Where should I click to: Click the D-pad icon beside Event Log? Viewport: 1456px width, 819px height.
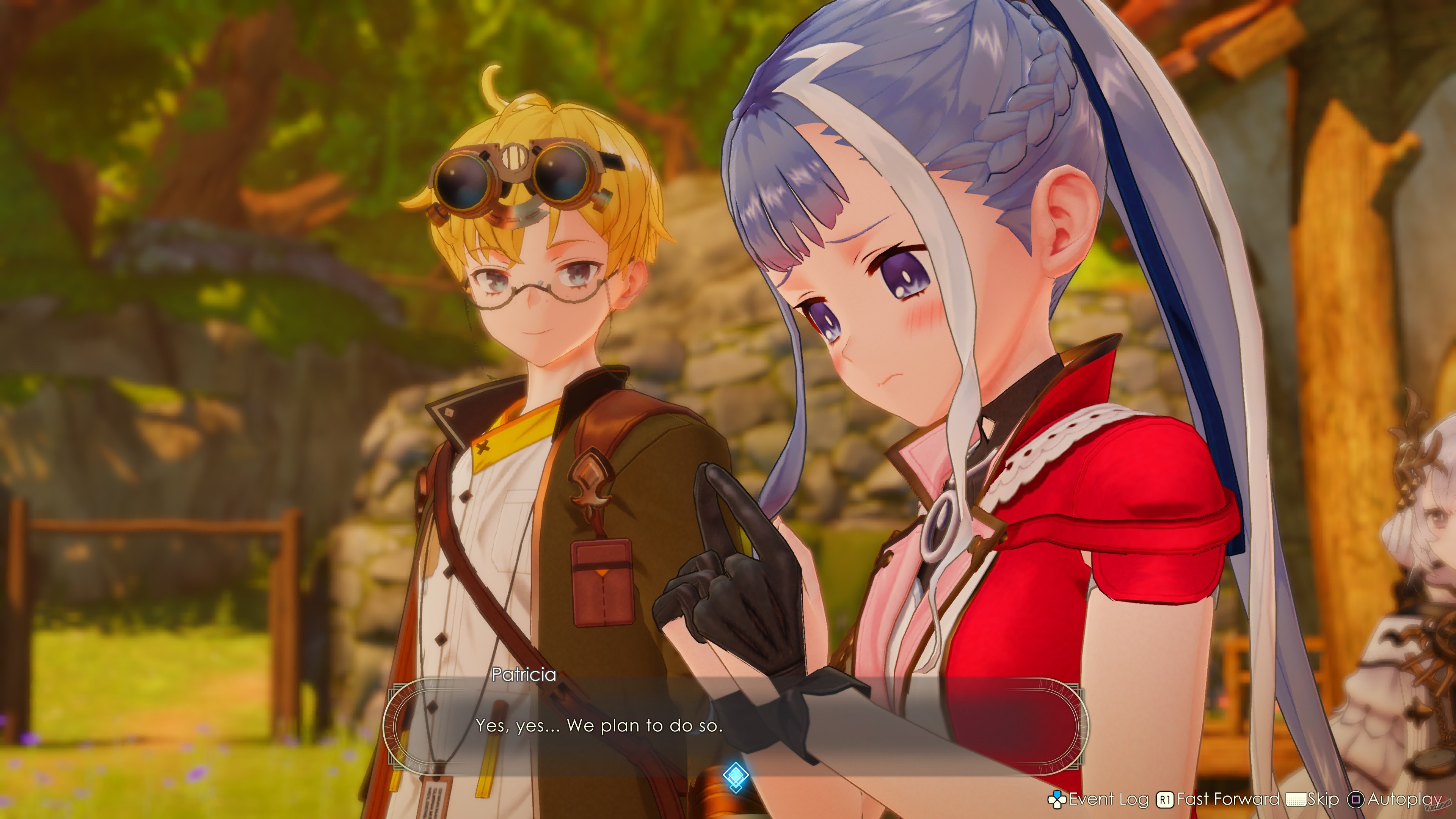pos(1057,799)
